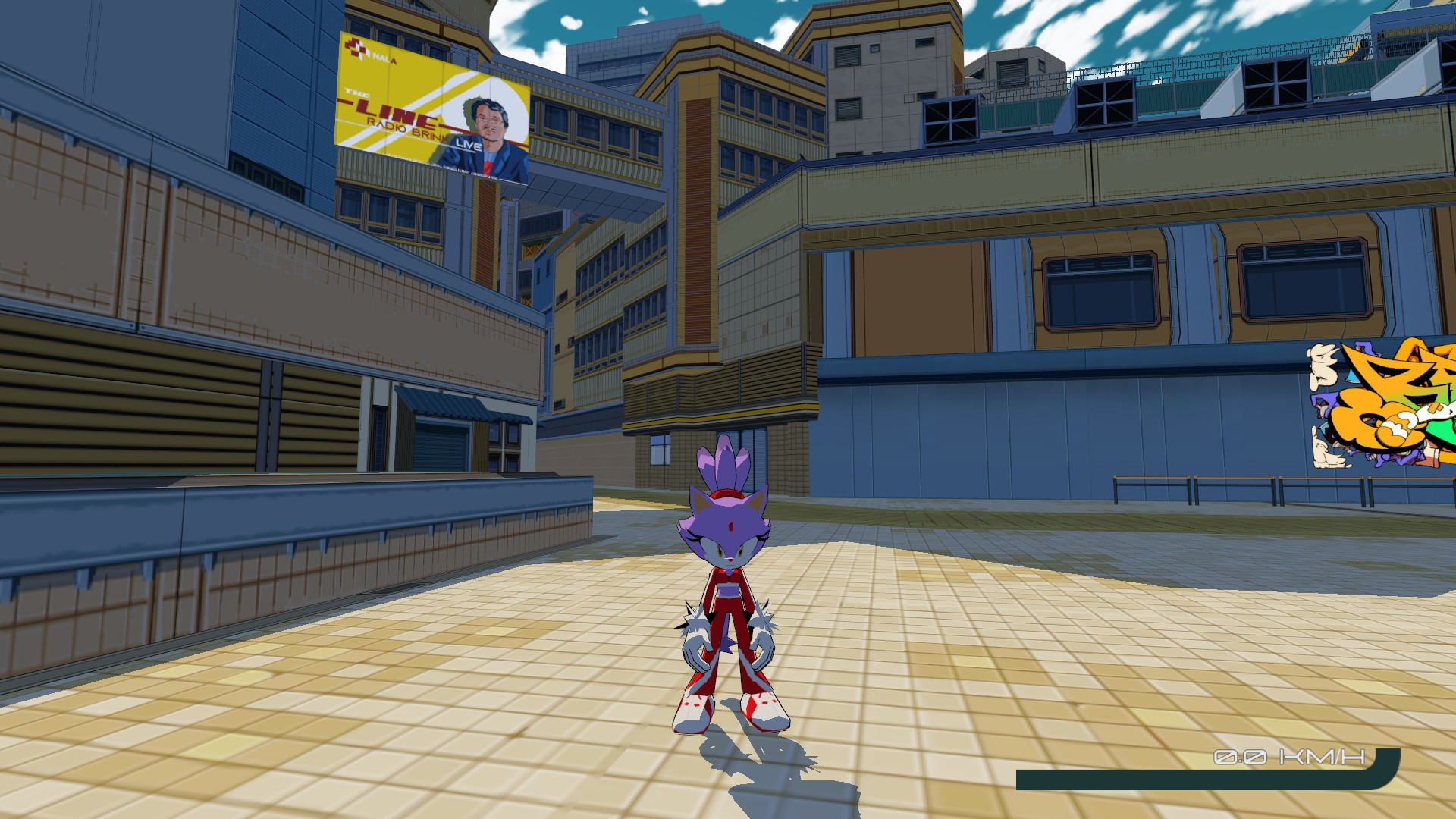Click the red LIVE badge on the billboard
The height and width of the screenshot is (819, 1456).
pos(468,146)
